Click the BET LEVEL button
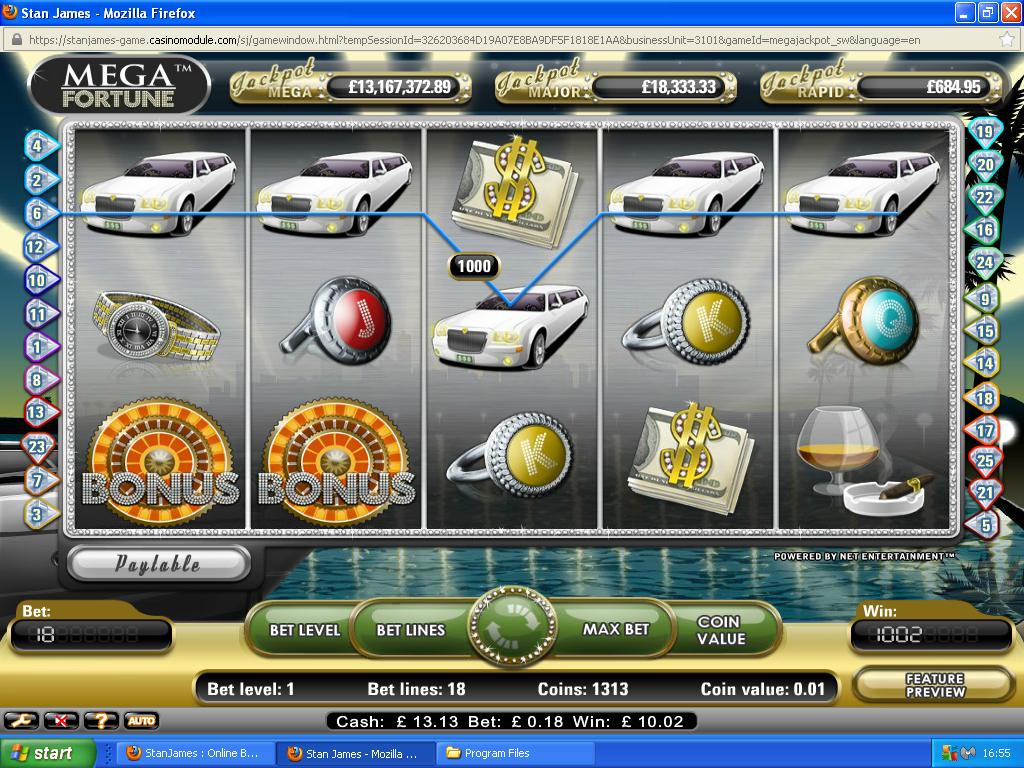Screen dimensions: 1024x768 tap(304, 630)
